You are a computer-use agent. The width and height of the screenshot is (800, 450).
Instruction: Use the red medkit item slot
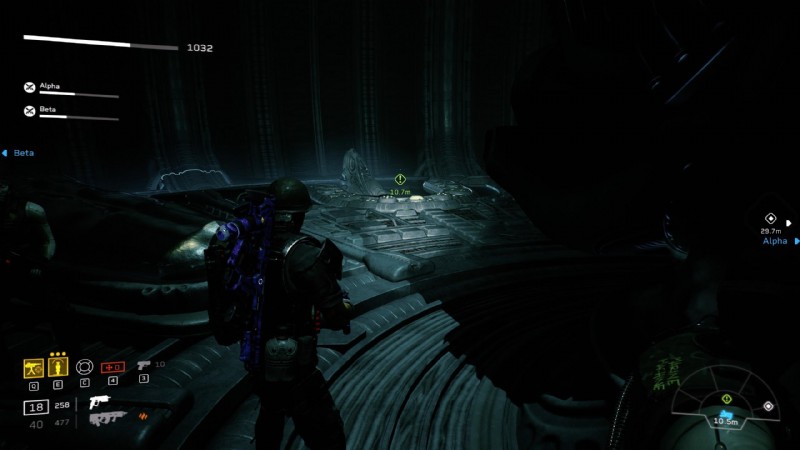(x=112, y=367)
